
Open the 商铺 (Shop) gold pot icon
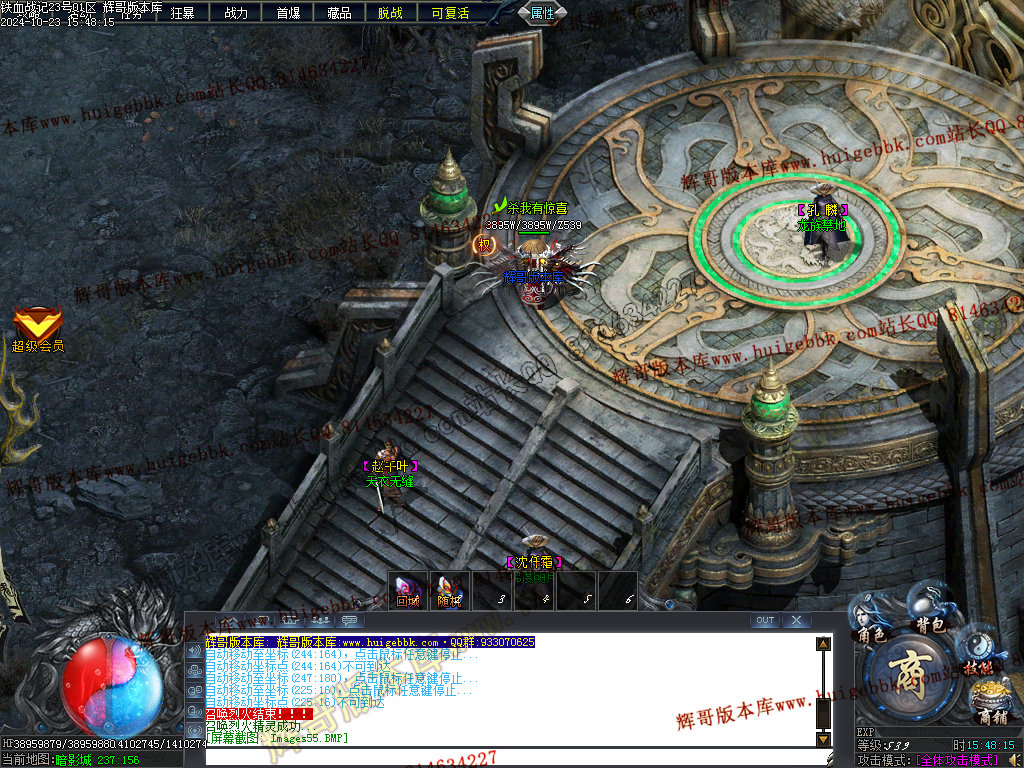(990, 702)
